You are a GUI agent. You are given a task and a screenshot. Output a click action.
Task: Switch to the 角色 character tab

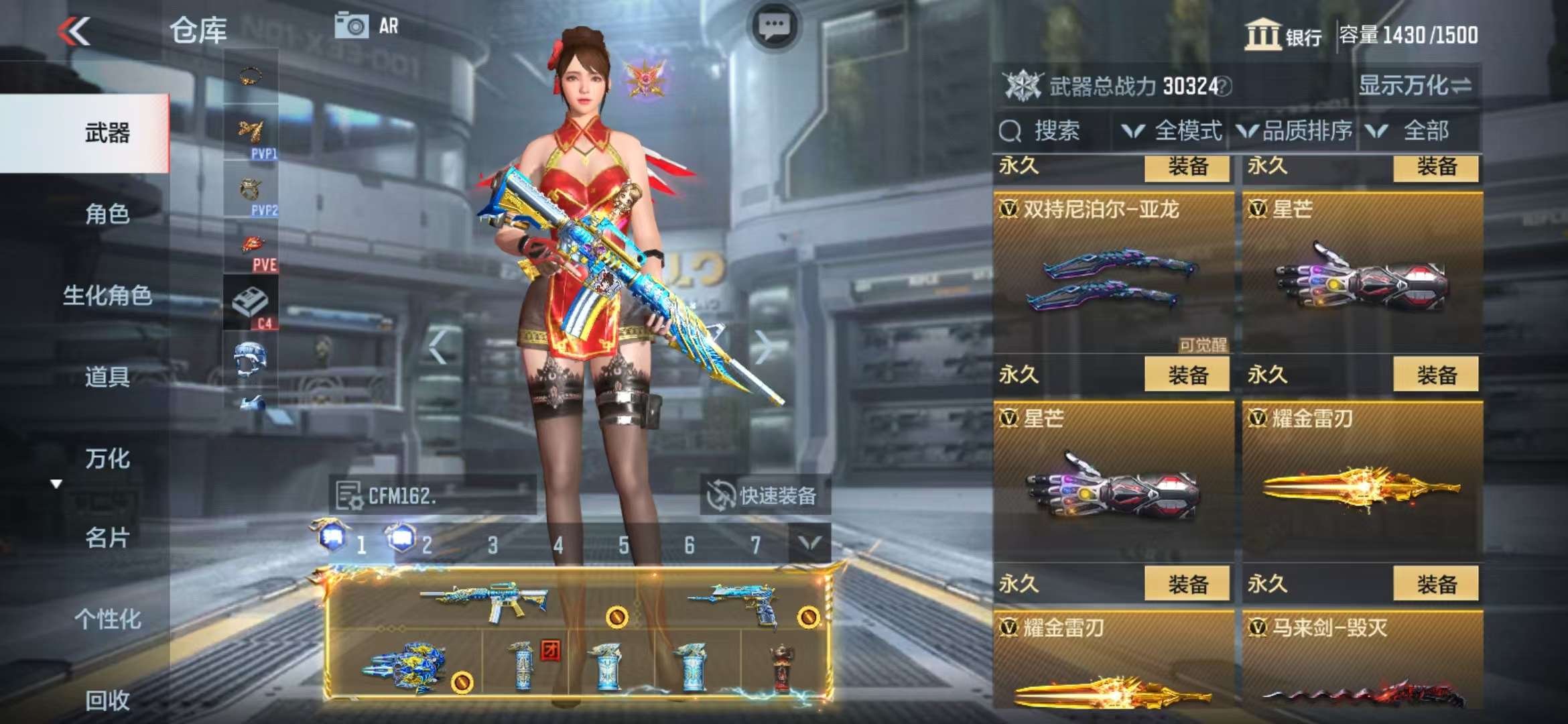click(x=107, y=214)
